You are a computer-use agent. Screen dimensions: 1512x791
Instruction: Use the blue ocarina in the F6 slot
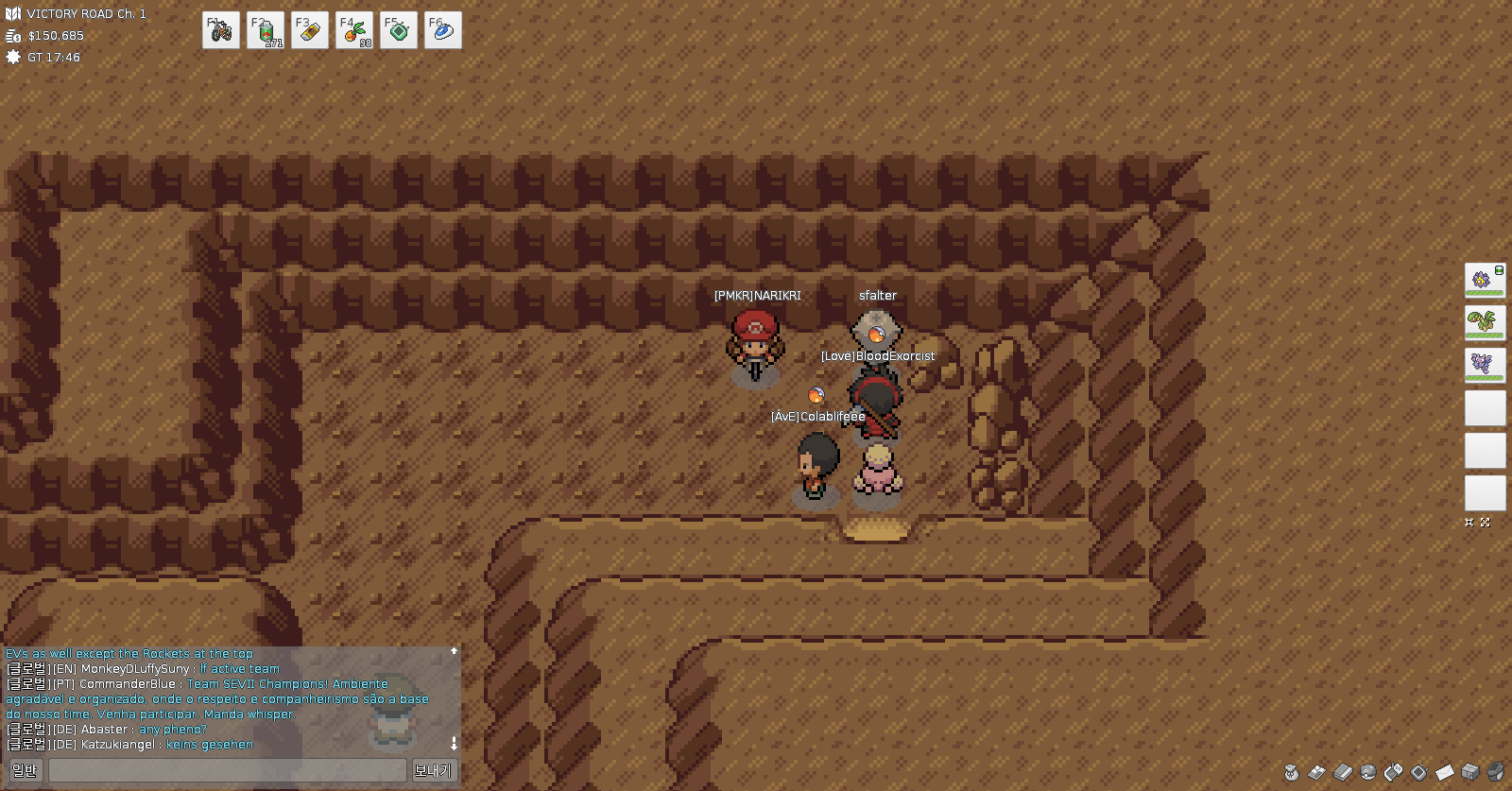pyautogui.click(x=443, y=30)
